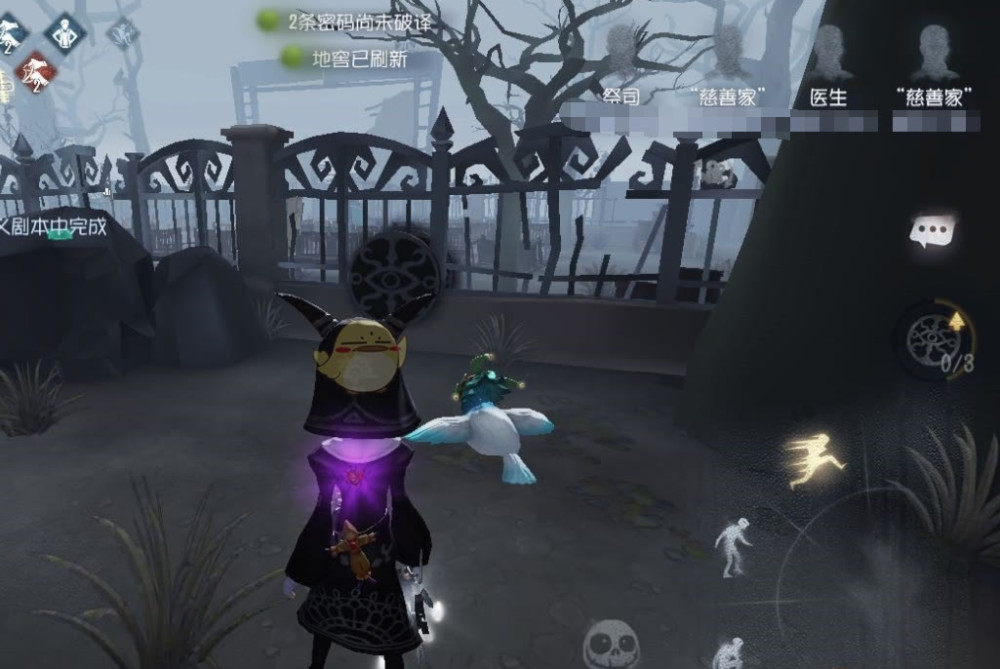This screenshot has width=1000, height=669.
Task: Tap the faded grey diamond trait icon
Action: click(123, 32)
